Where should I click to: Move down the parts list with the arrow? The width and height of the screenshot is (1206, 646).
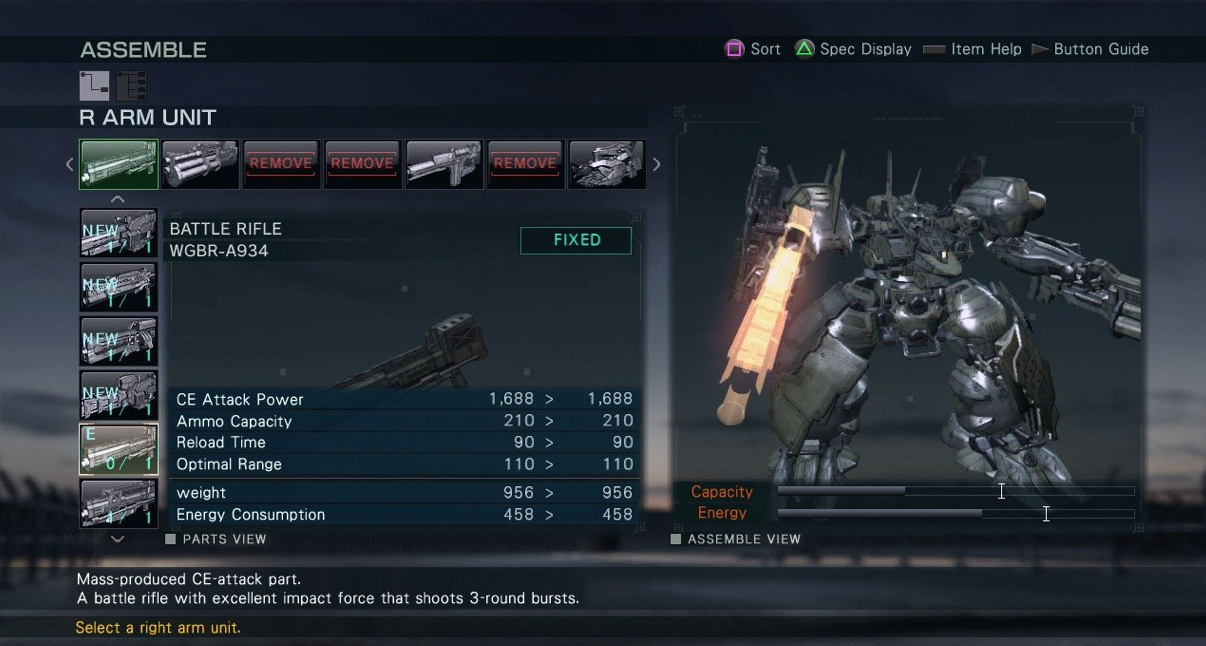tap(118, 539)
